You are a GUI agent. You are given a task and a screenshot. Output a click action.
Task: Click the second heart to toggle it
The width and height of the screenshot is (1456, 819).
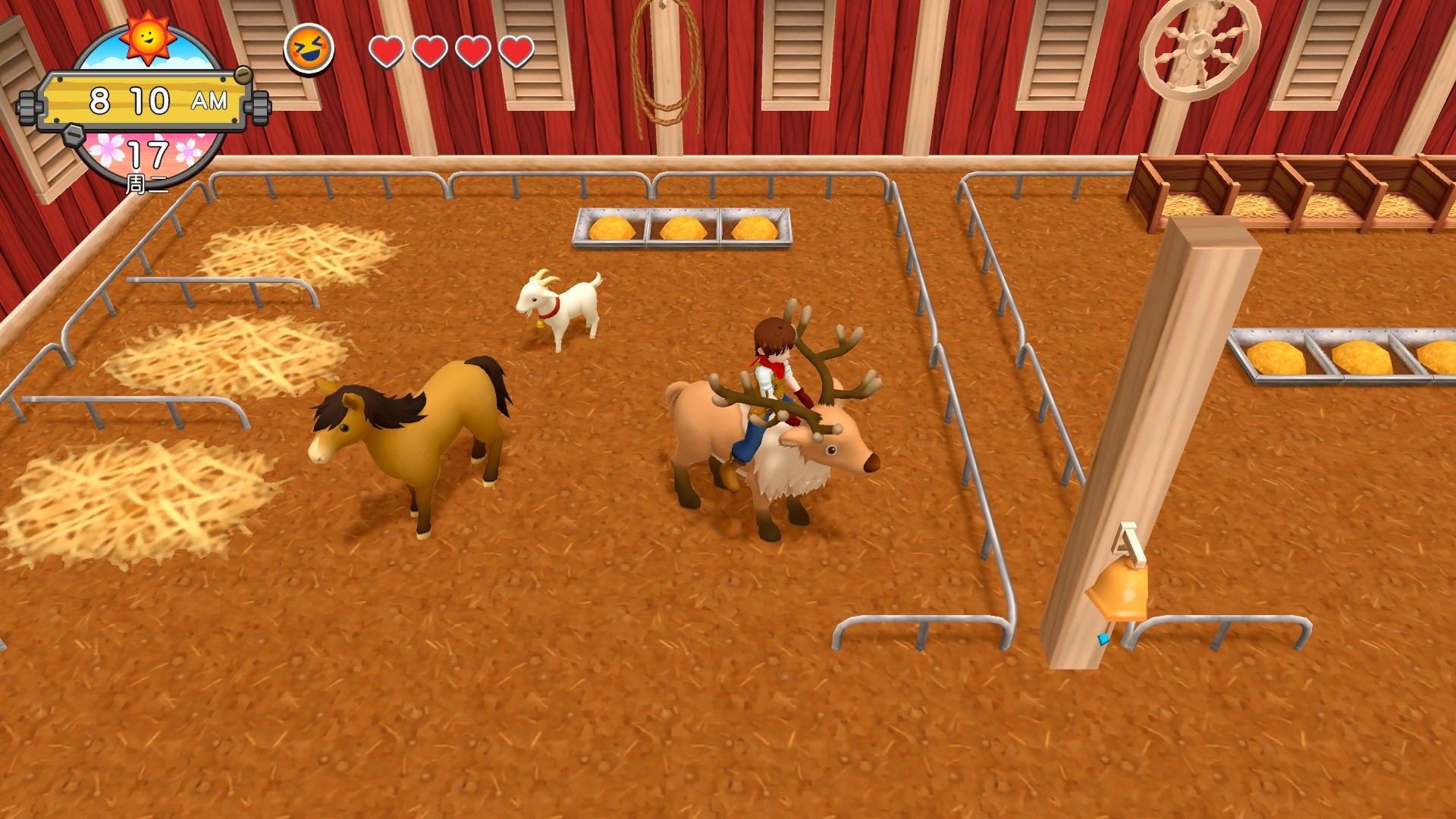point(429,52)
